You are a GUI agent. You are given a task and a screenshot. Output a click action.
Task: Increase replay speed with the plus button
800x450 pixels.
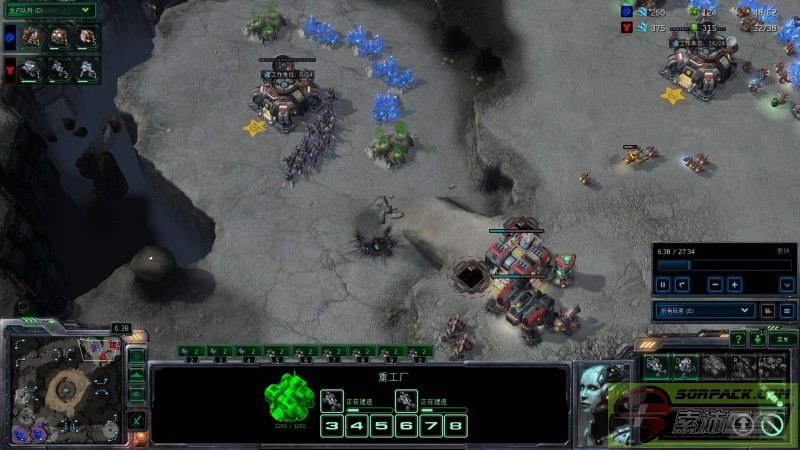[735, 284]
